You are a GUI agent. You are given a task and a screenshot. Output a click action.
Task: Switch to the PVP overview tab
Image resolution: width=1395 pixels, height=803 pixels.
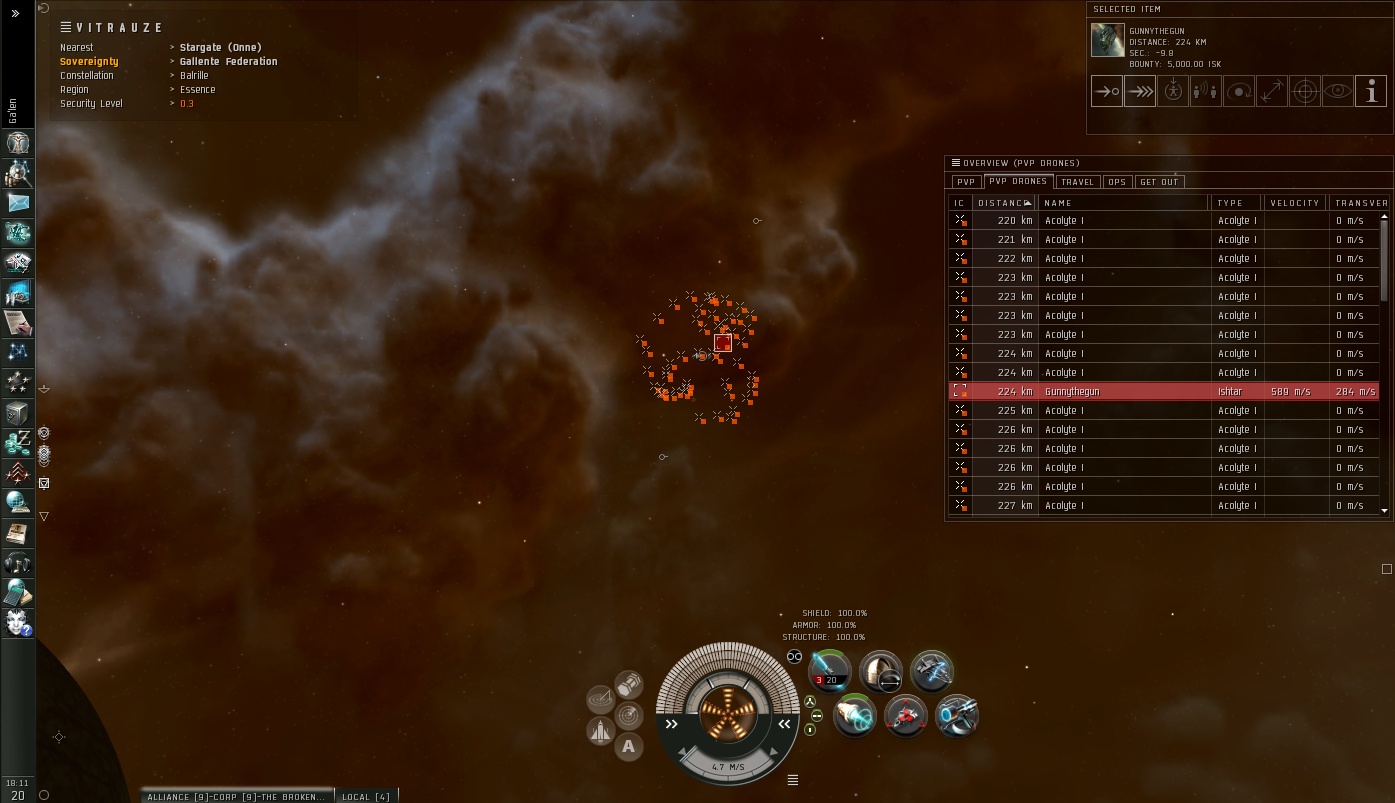[965, 182]
